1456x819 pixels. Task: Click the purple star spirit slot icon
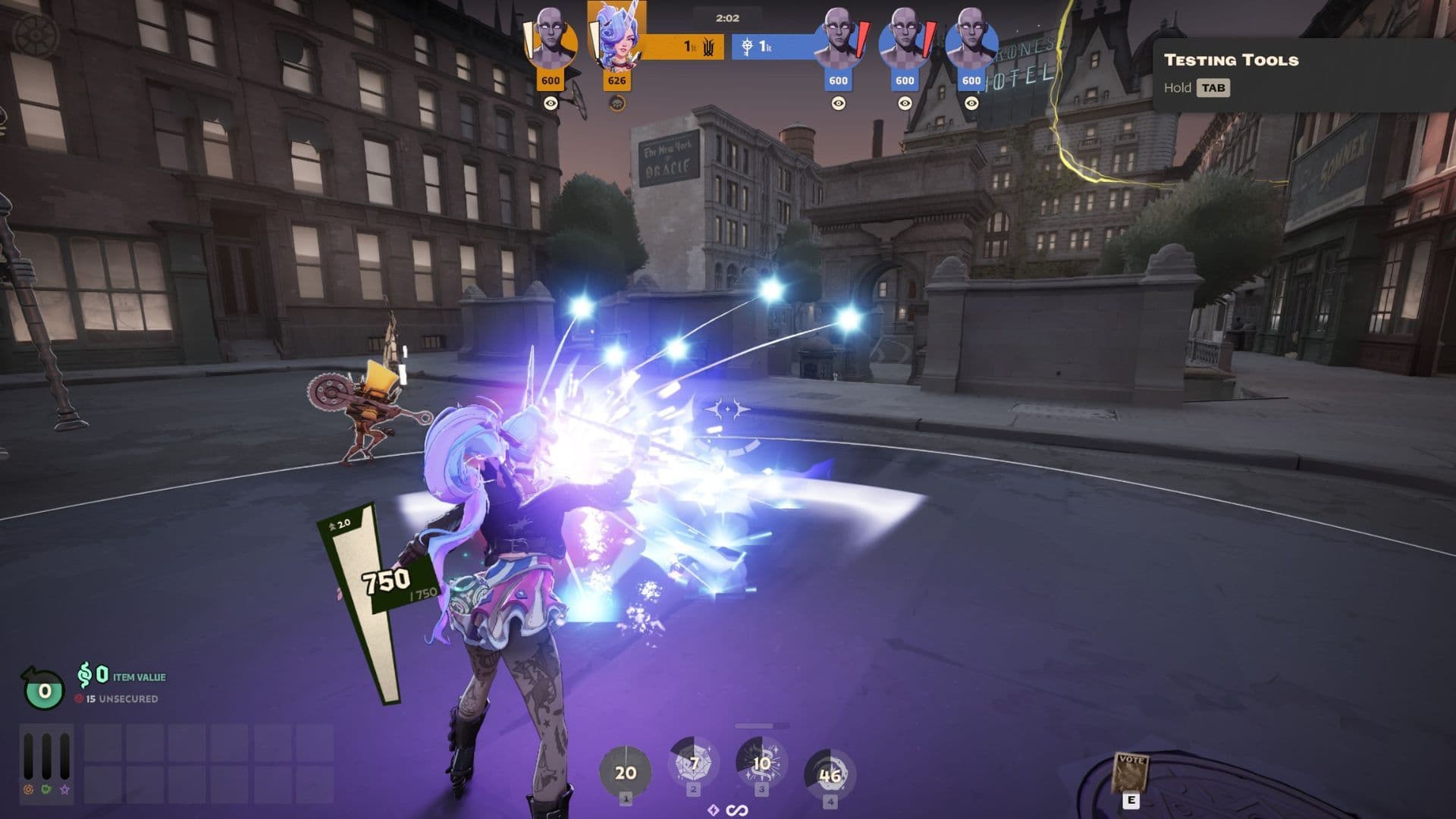point(64,791)
